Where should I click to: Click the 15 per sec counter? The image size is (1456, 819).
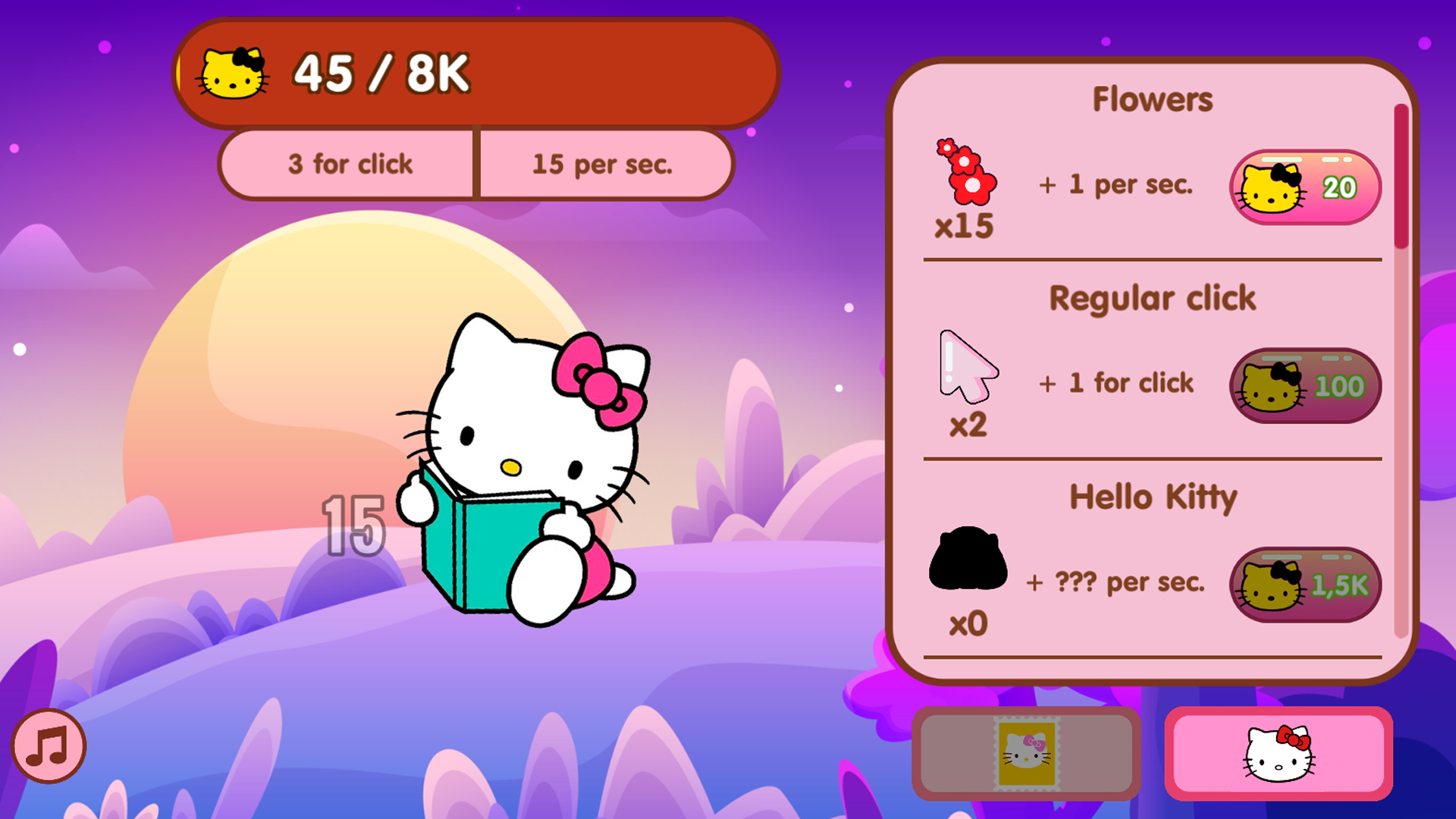(603, 164)
